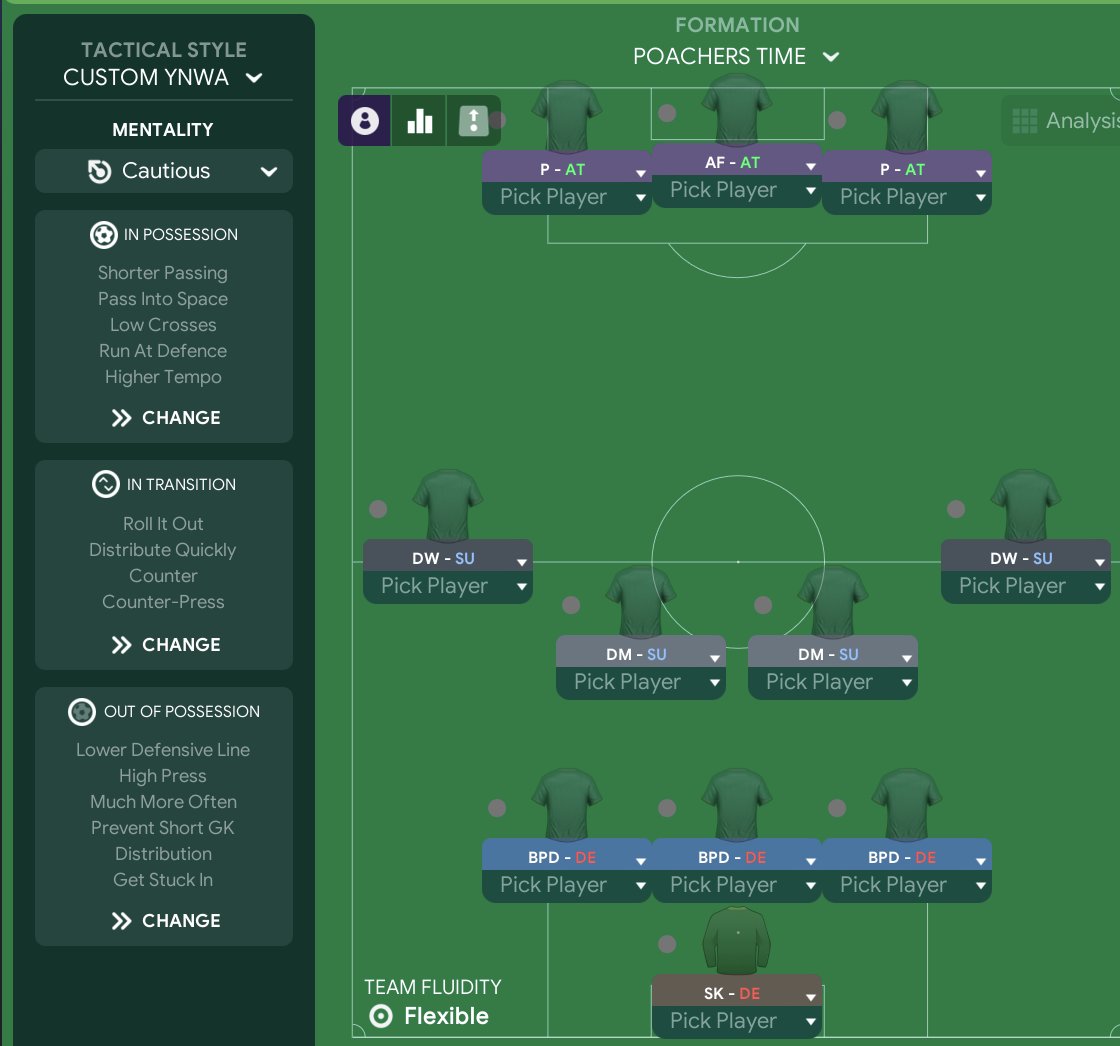This screenshot has height=1046, width=1120.
Task: Open the left DM - SU role dropdown
Action: coord(640,655)
